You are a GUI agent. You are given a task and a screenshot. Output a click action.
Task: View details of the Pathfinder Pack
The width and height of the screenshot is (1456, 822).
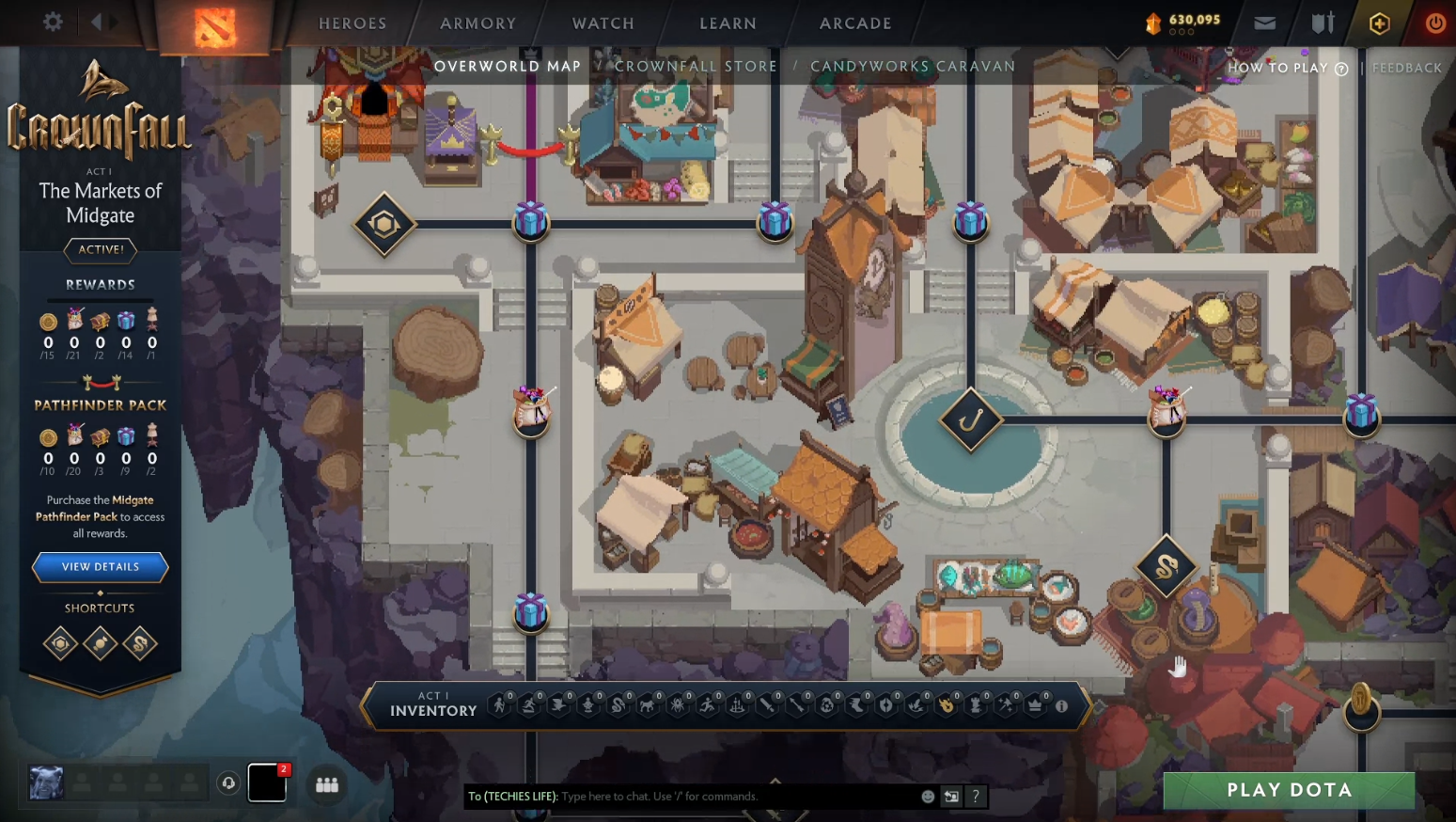pyautogui.click(x=101, y=567)
